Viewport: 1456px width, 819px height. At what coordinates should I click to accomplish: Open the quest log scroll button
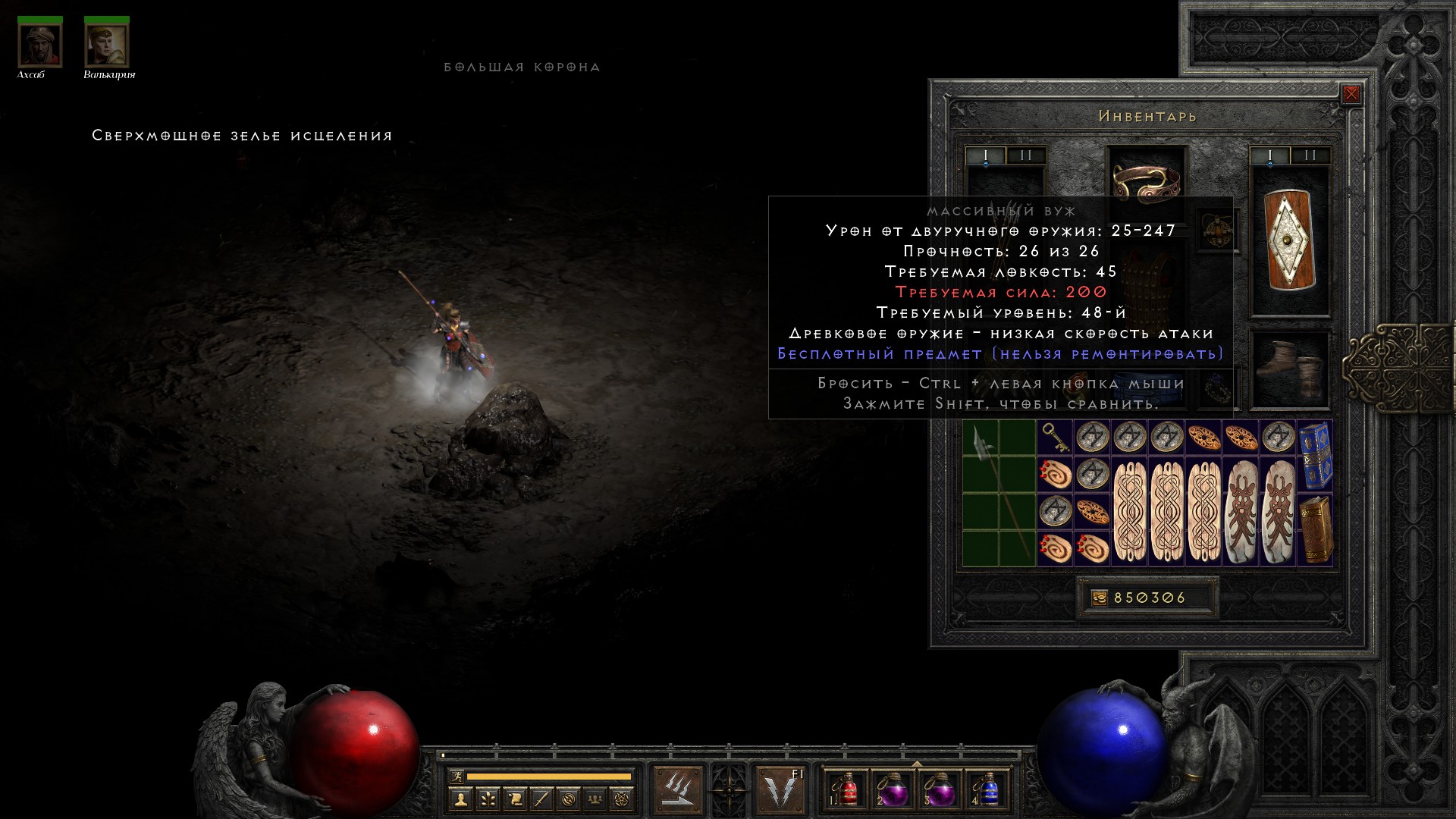click(x=515, y=799)
